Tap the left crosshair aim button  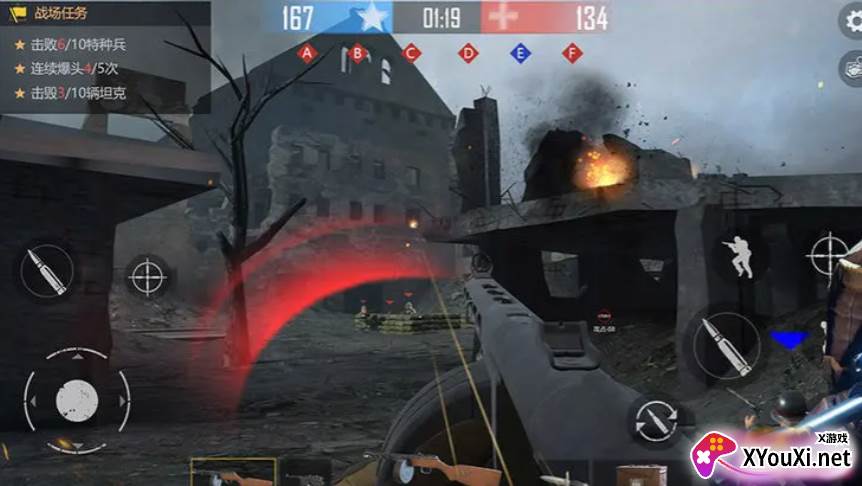click(148, 275)
